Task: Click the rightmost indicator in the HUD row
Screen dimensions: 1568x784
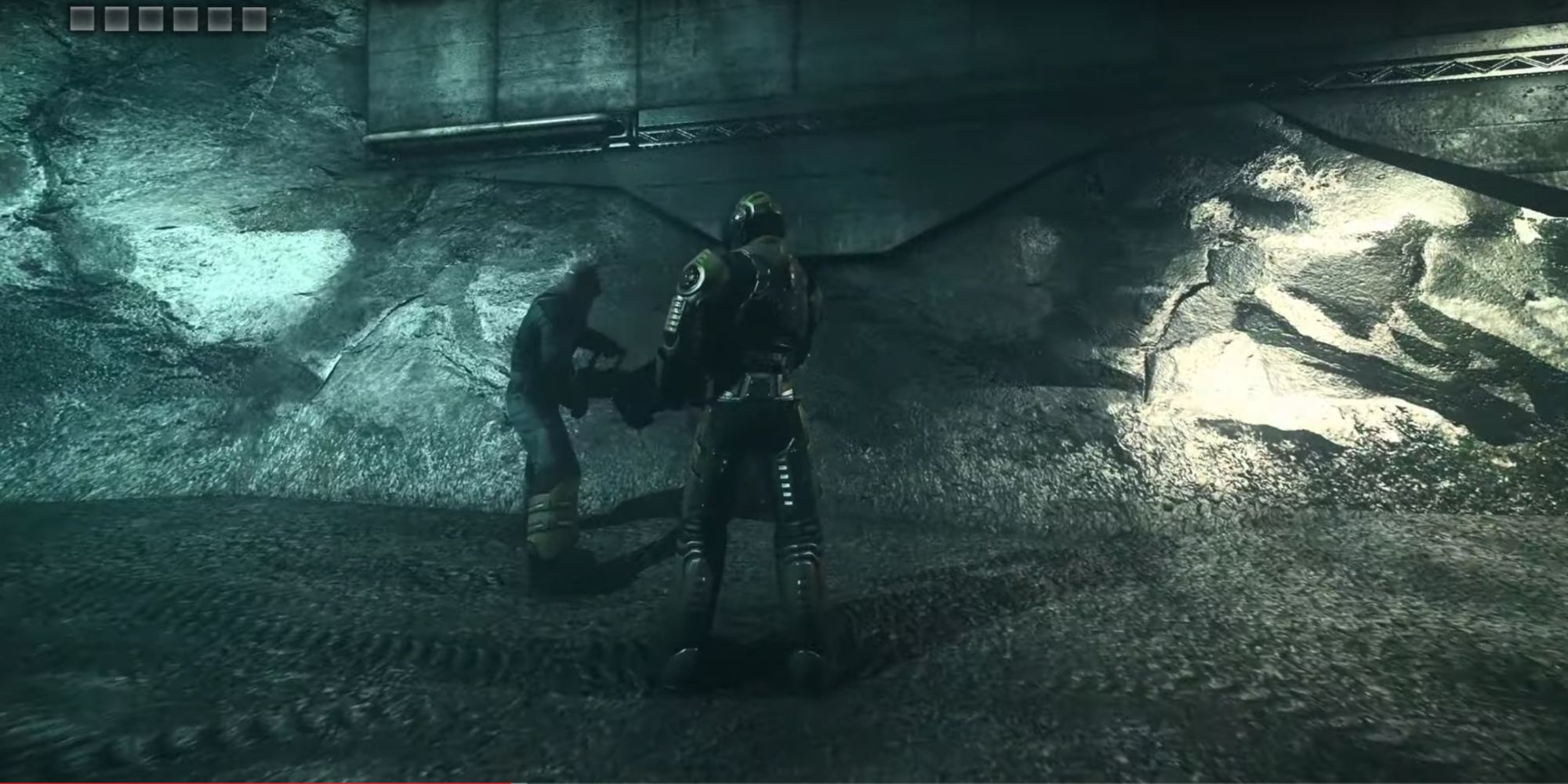Action: point(254,18)
